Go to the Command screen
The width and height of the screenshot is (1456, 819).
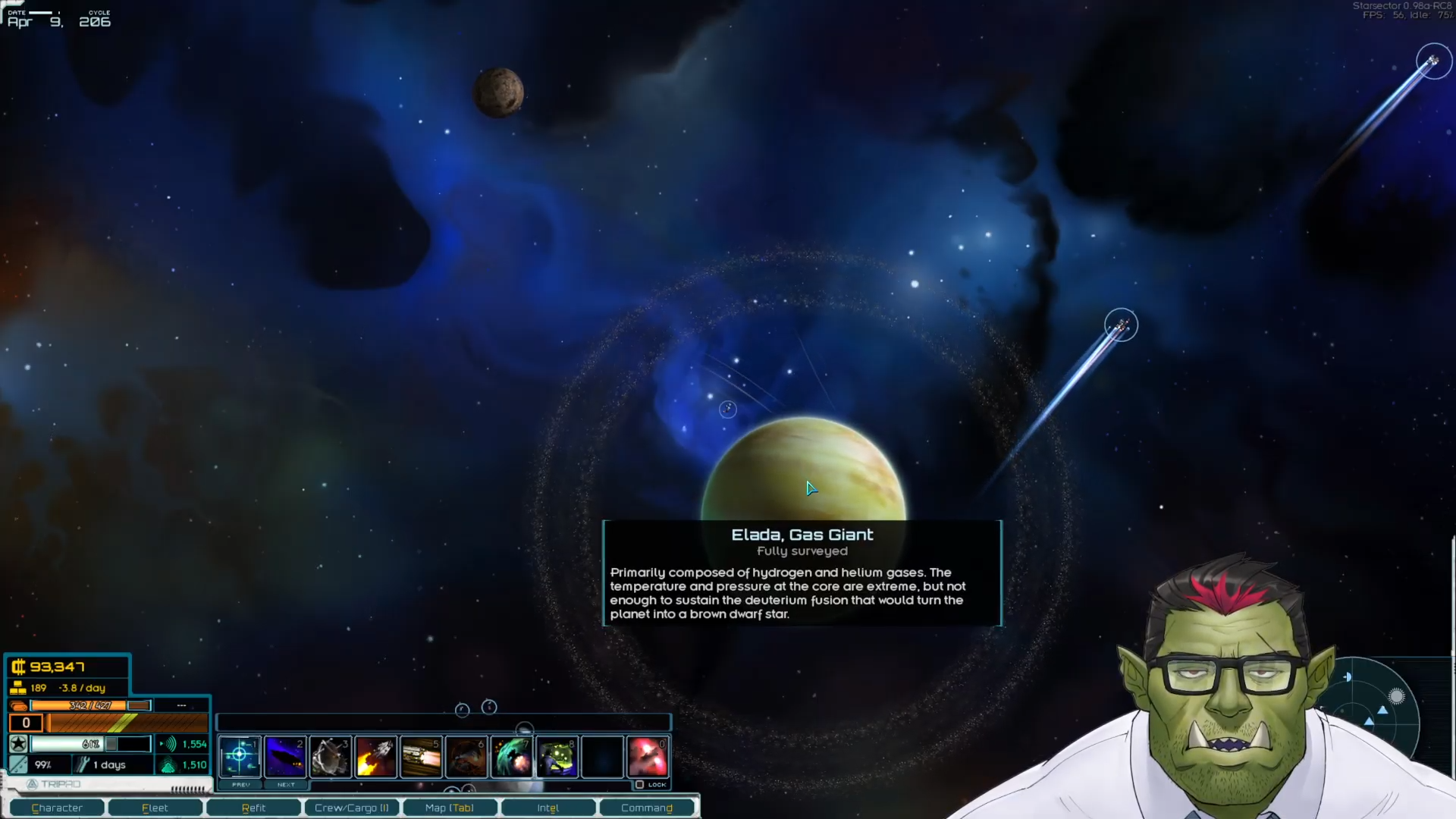(647, 808)
